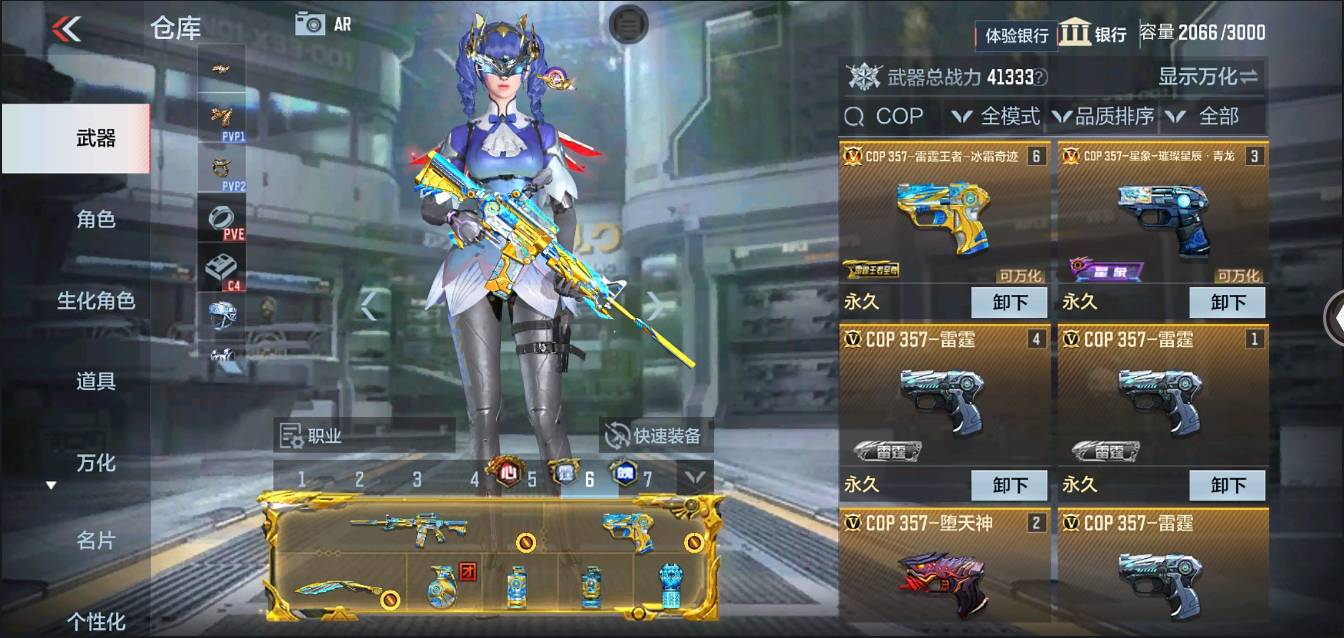
Task: Select the C4 equipment slot
Action: (222, 270)
